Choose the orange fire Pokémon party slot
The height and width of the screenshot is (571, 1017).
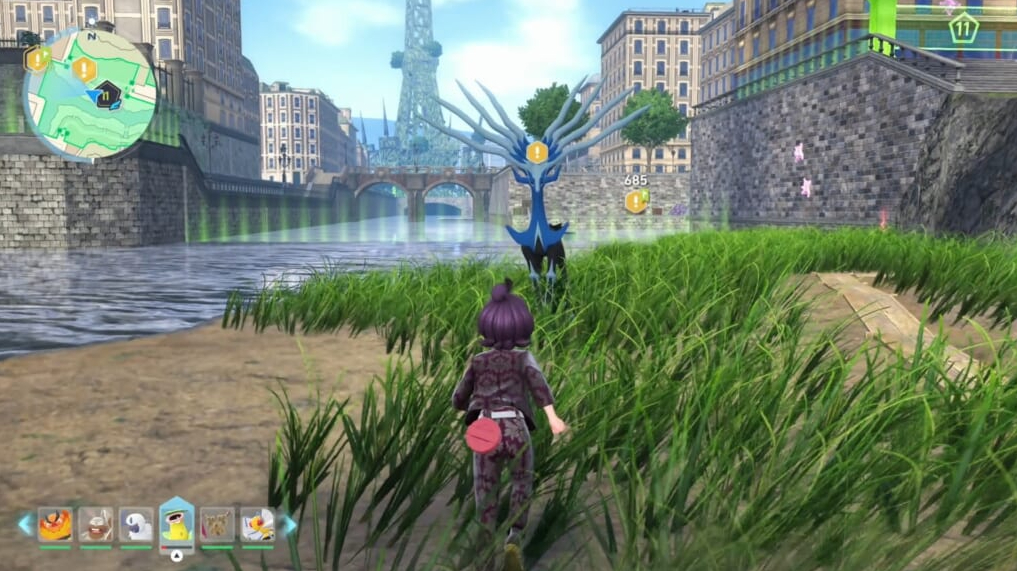pyautogui.click(x=55, y=524)
